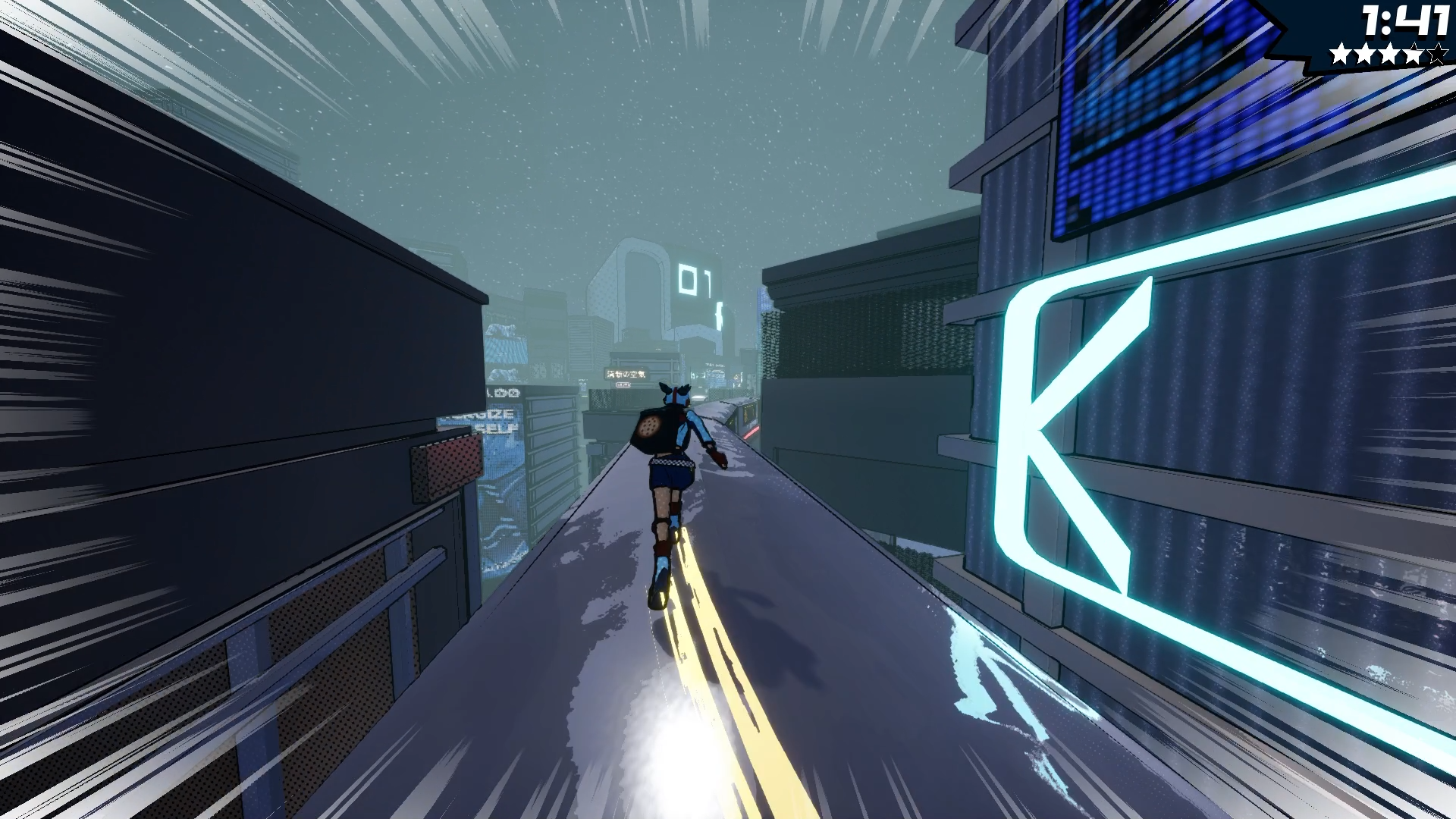Select the second rating star
Screen dimensions: 1456x819
[1365, 55]
